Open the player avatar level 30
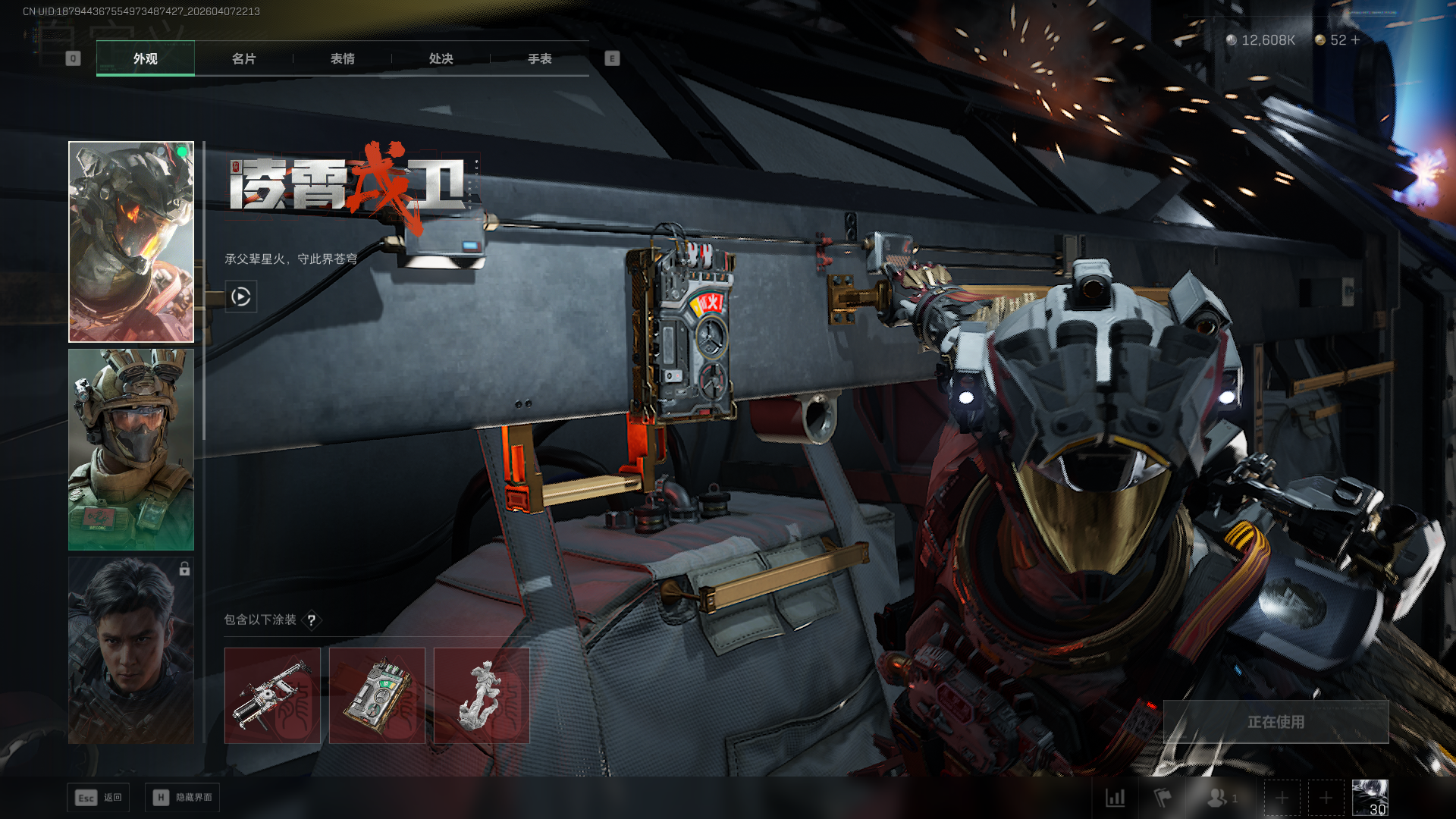 pyautogui.click(x=1370, y=798)
